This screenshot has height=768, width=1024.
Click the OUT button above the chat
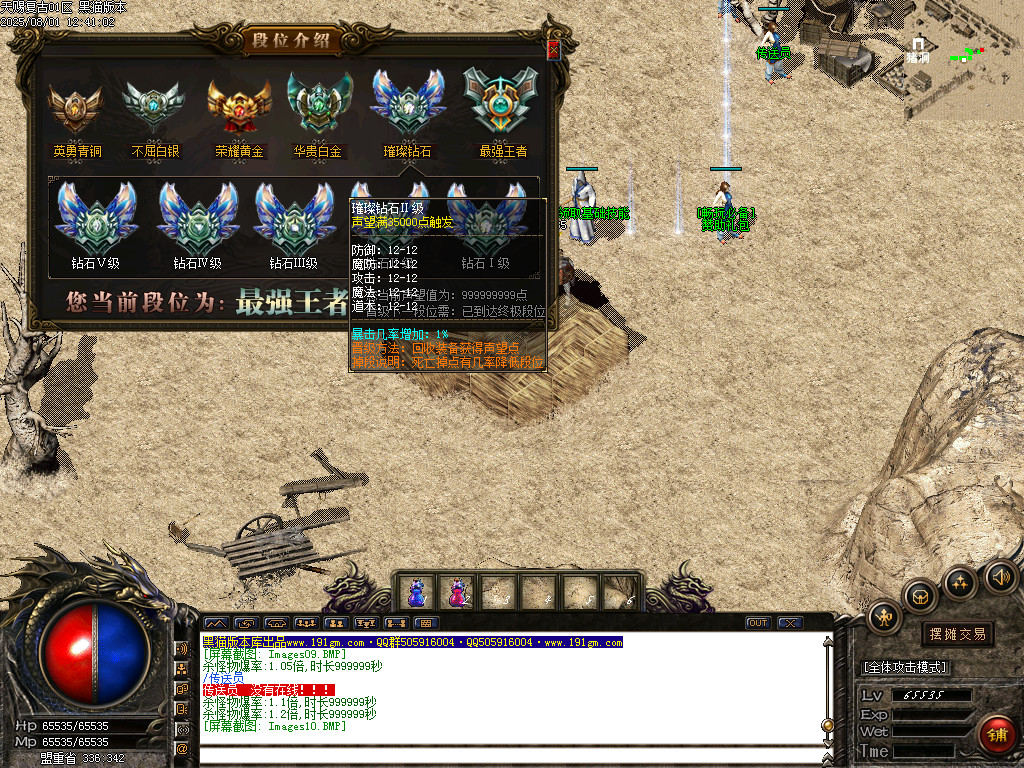758,623
